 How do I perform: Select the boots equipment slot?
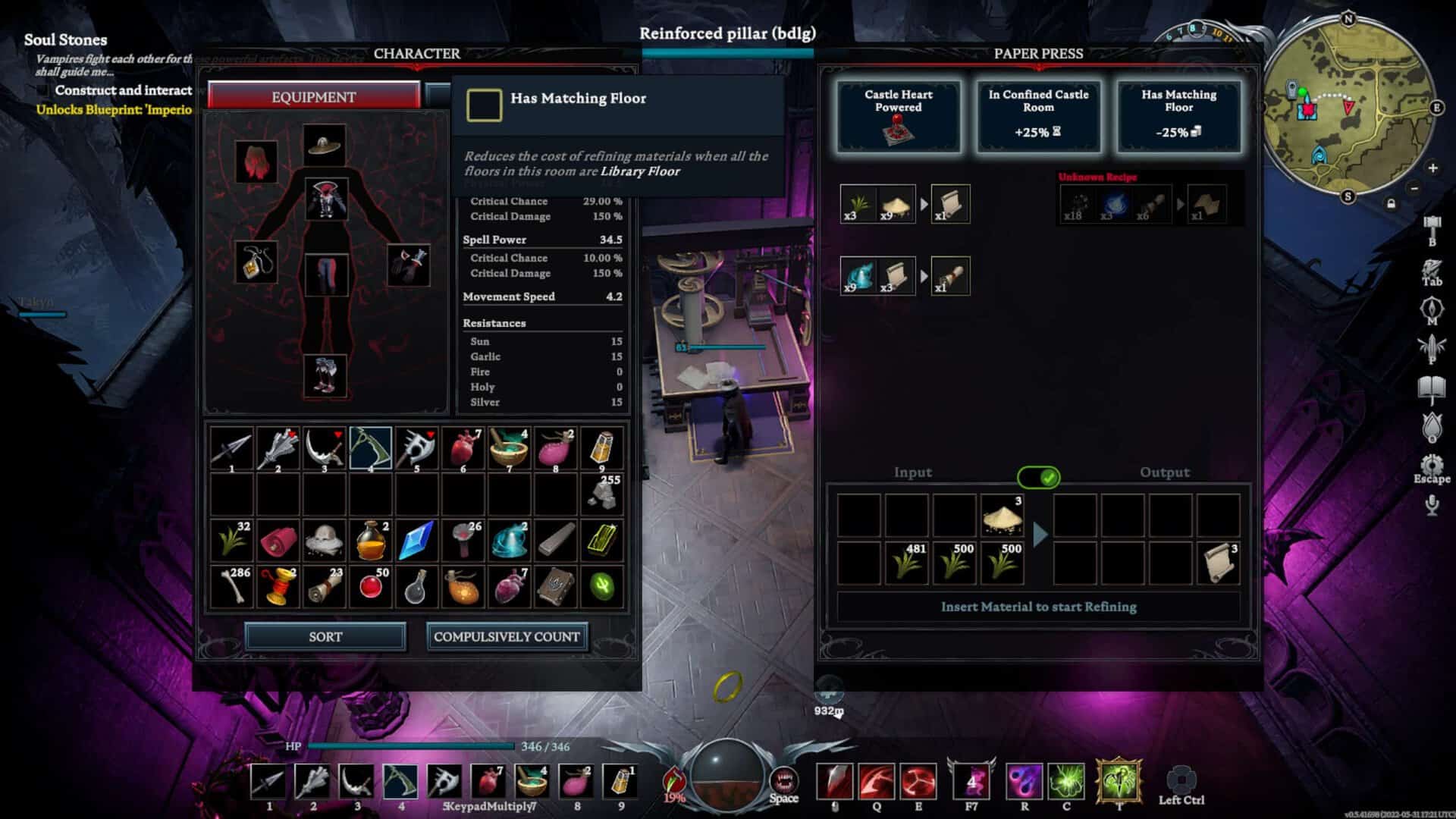325,375
